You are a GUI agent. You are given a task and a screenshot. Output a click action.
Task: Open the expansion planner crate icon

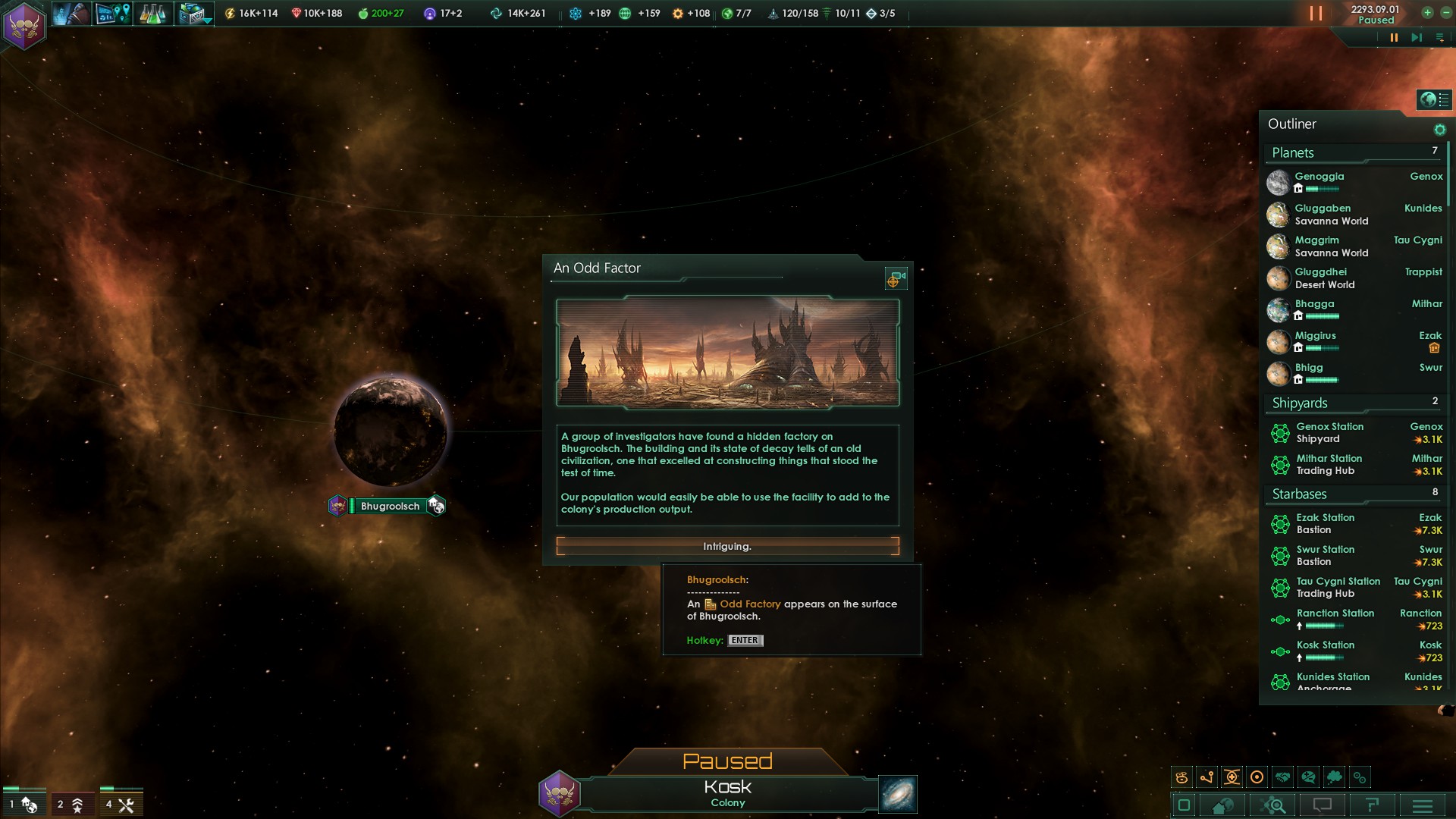(194, 13)
